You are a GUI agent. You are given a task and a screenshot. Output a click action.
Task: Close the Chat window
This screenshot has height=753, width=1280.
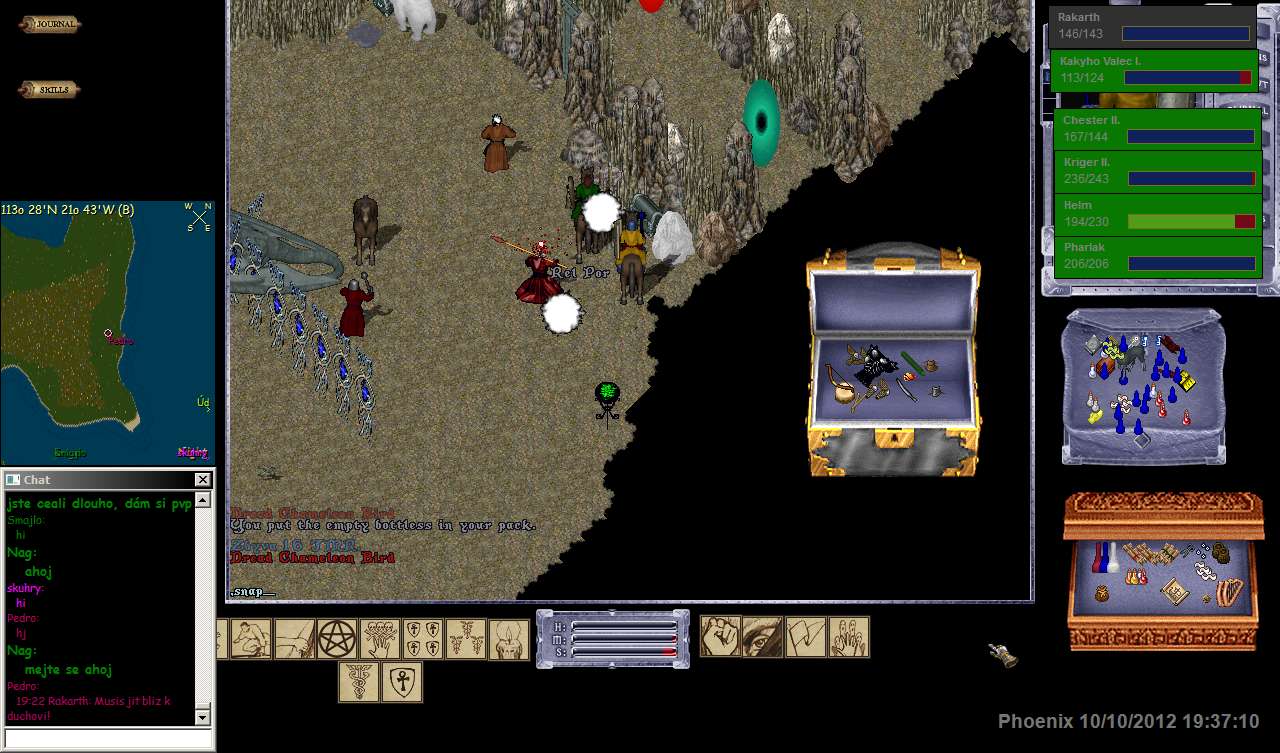pyautogui.click(x=202, y=480)
